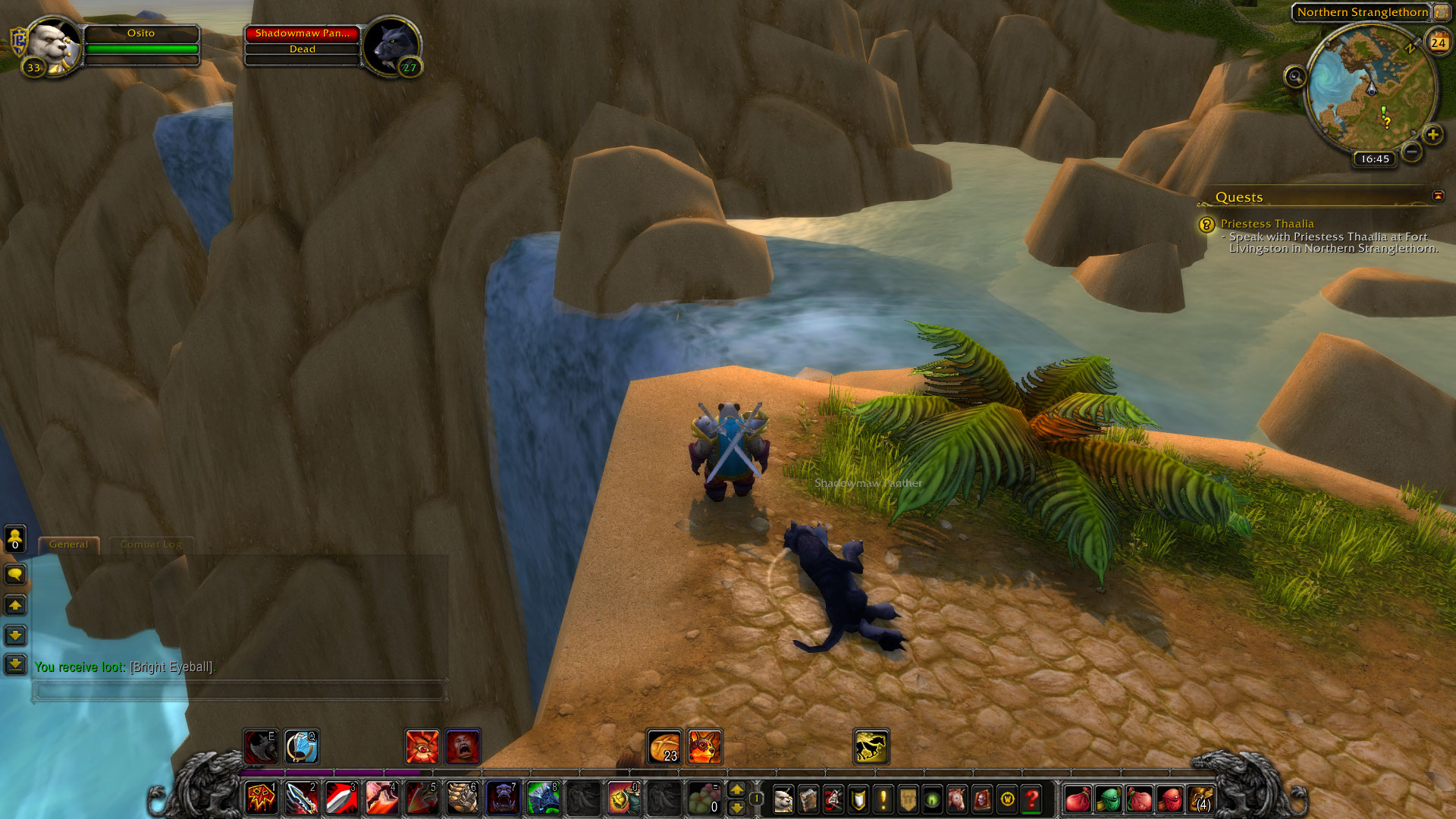Open world map icon beside Northern Stranglethorn
The height and width of the screenshot is (819, 1456).
pos(1441,12)
